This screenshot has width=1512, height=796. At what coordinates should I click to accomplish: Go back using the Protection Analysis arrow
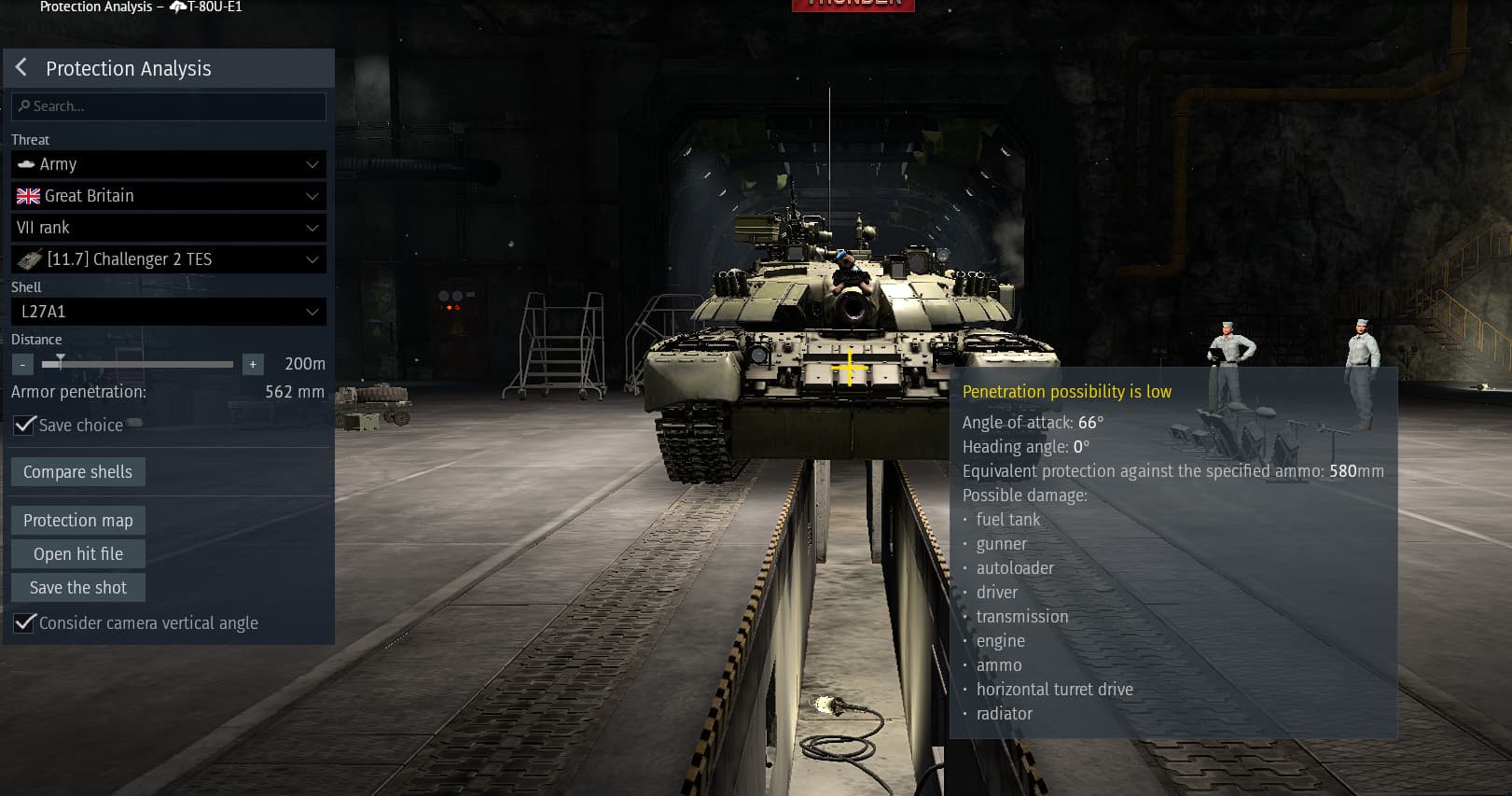tap(21, 68)
